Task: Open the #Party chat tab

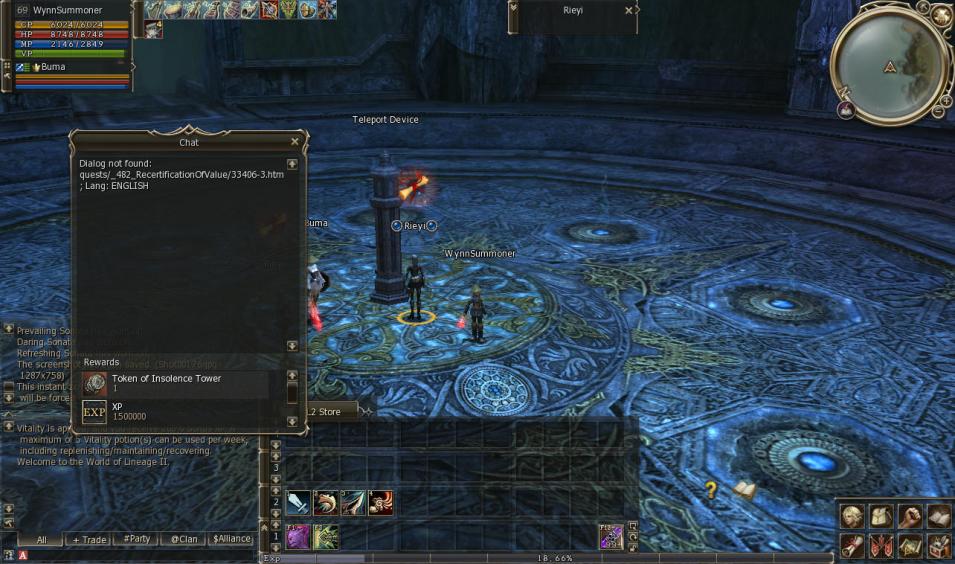Action: 136,539
